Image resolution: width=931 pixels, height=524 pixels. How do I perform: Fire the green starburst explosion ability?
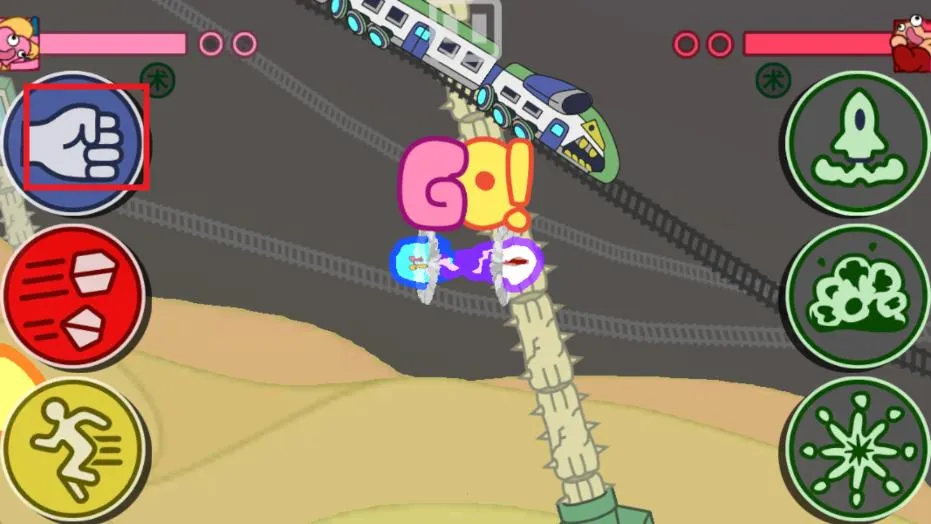point(857,449)
